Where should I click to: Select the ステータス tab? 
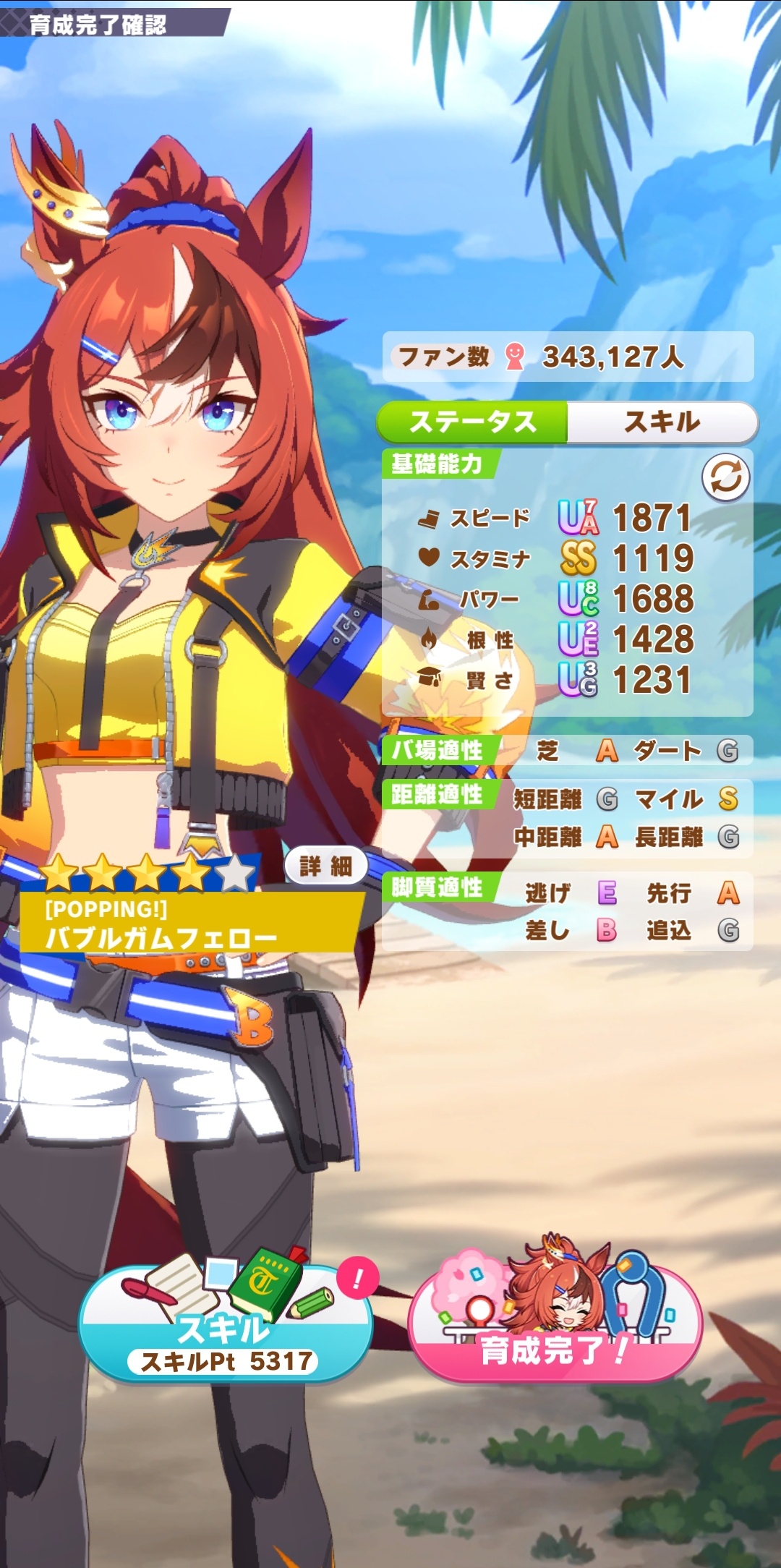pos(473,422)
